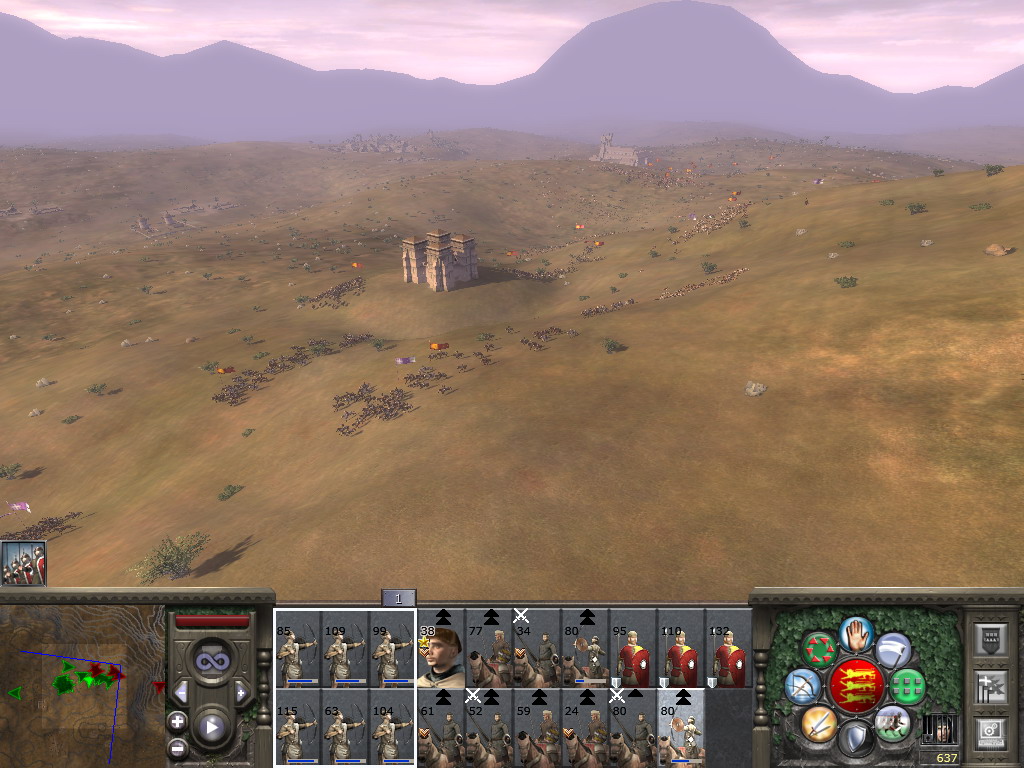Click the crossed swords melee icon
Viewport: 1024px width, 768px height.
tap(819, 724)
